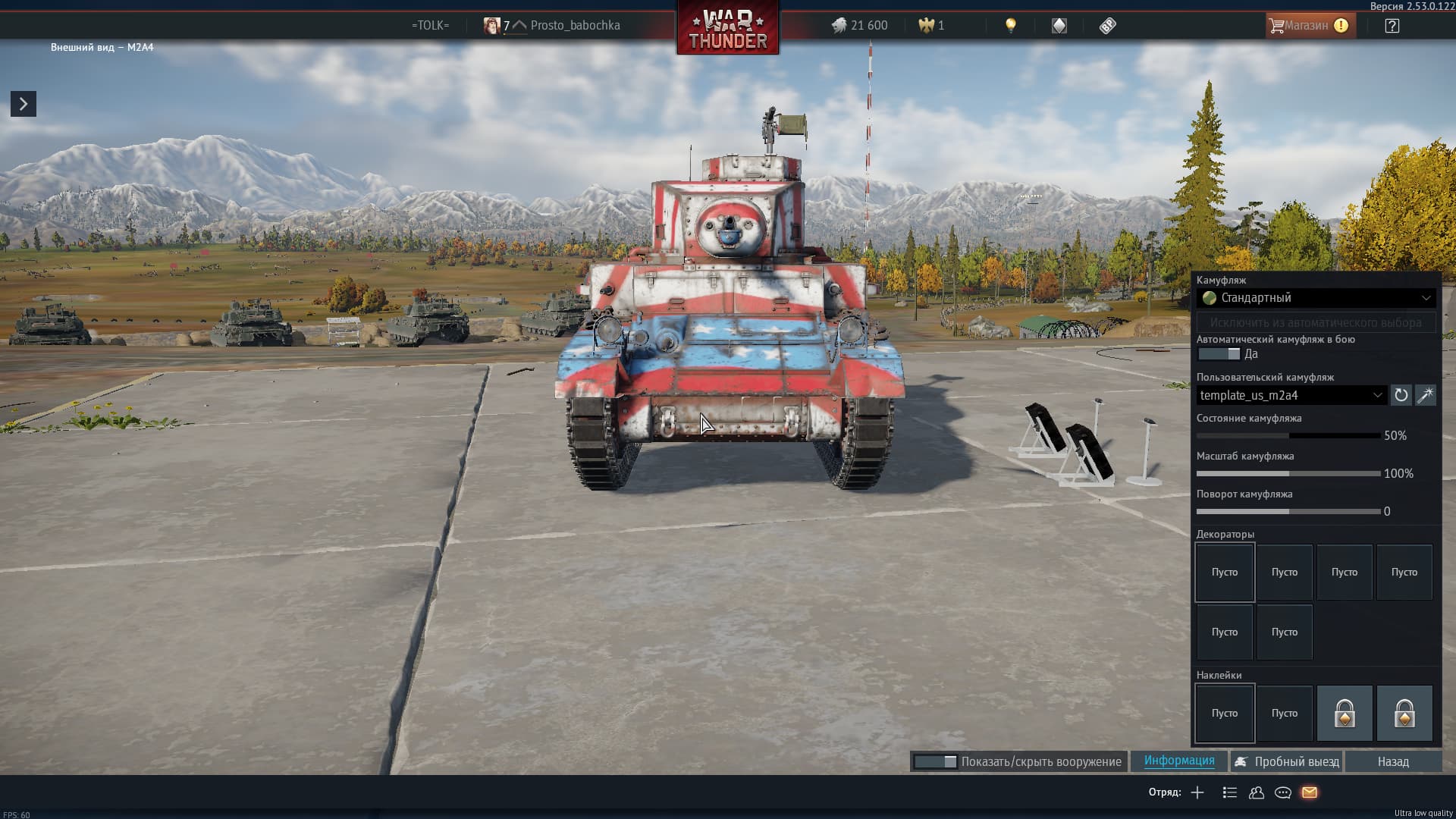The image size is (1456, 819).
Task: Click the magic wand skin template button
Action: click(x=1426, y=395)
